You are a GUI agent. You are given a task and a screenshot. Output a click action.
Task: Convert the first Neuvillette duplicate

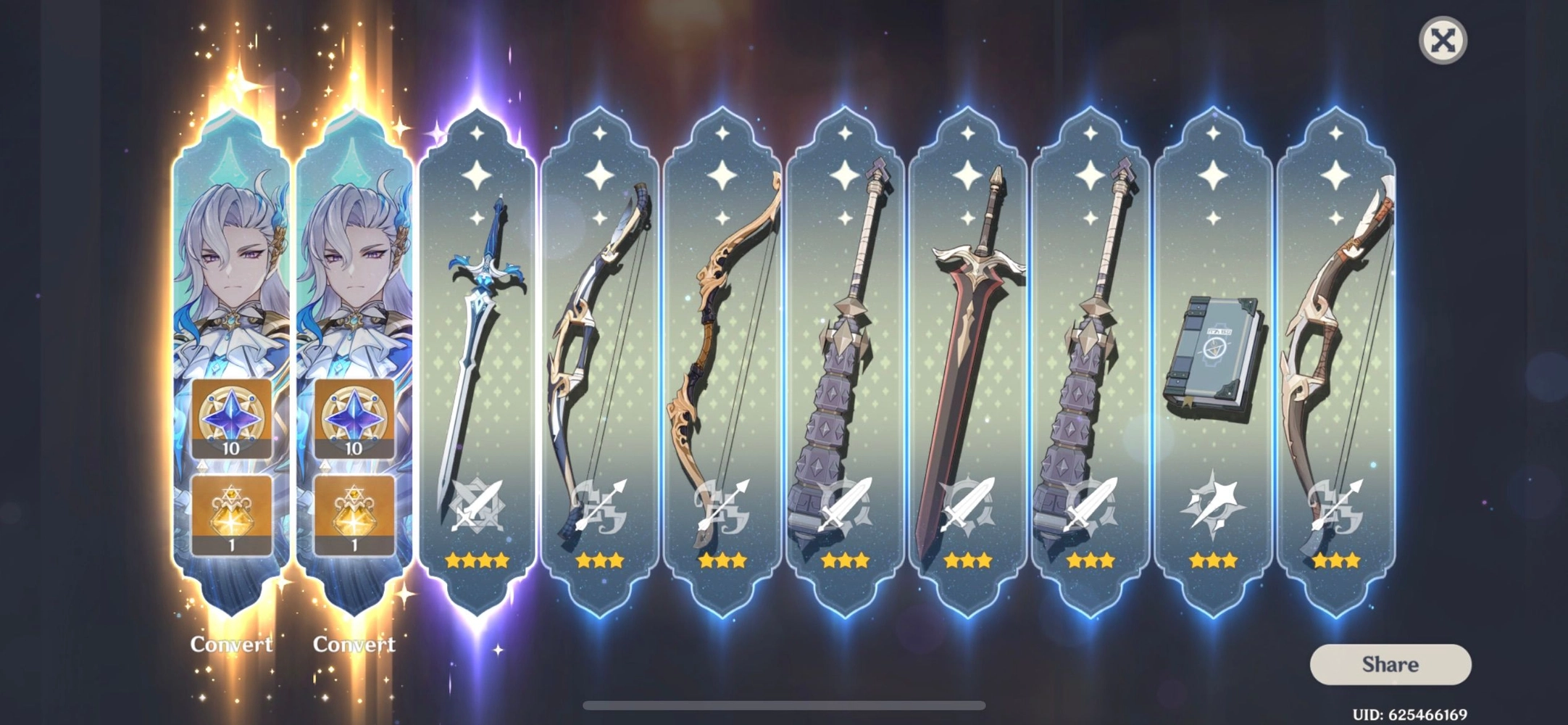tap(232, 644)
